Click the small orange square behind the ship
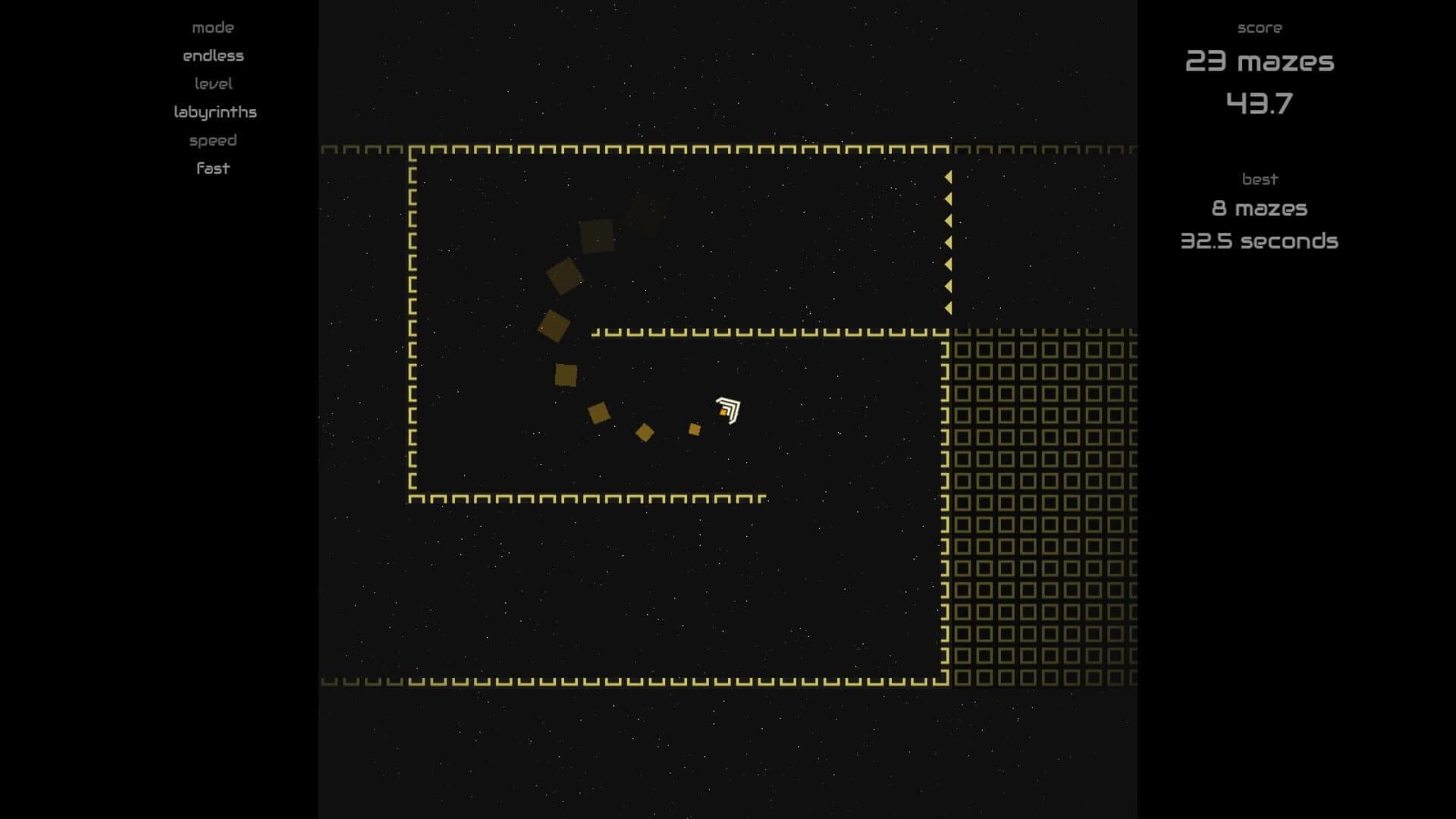 [695, 429]
